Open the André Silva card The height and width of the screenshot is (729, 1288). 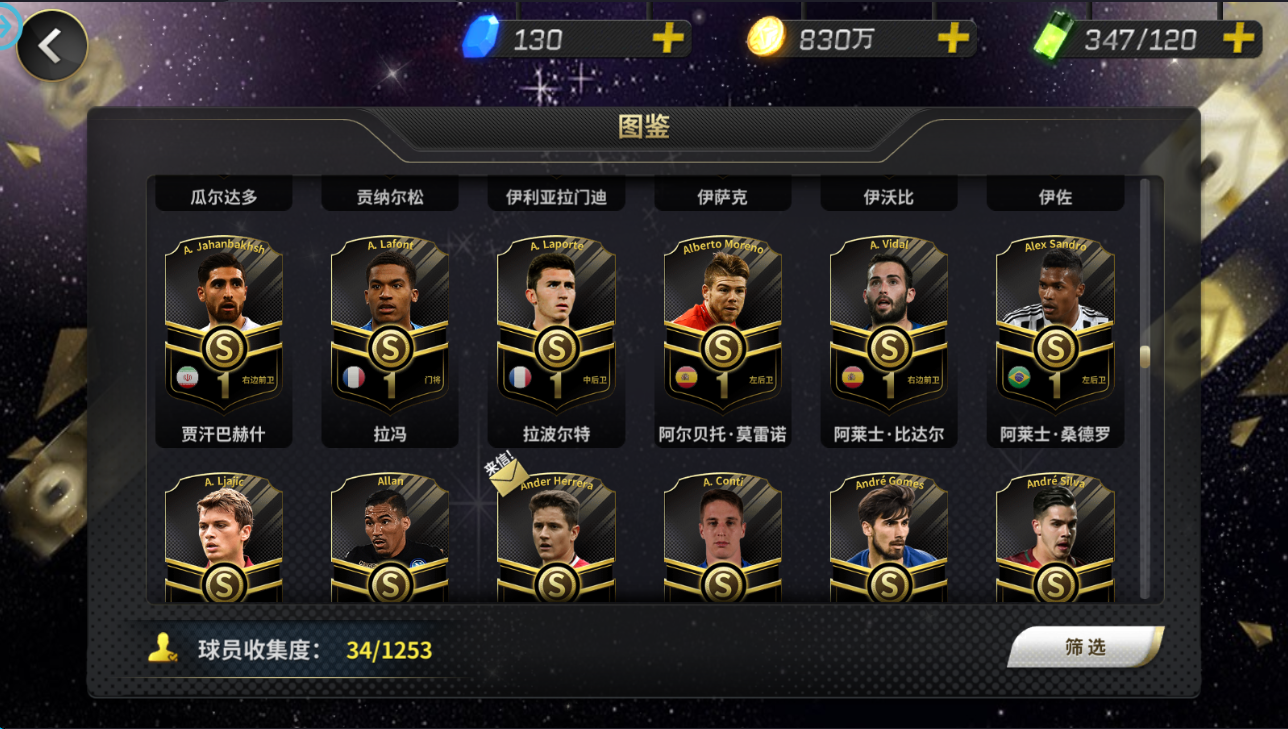click(x=1054, y=540)
